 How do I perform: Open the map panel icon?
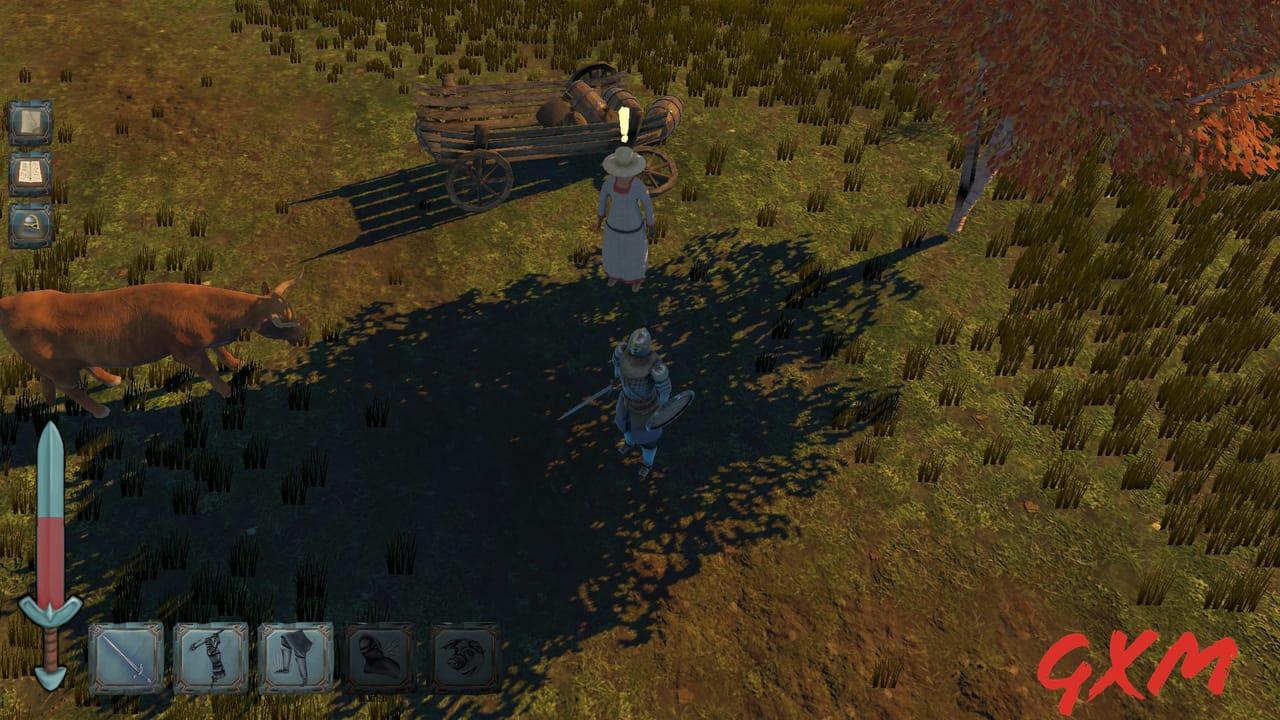30,120
